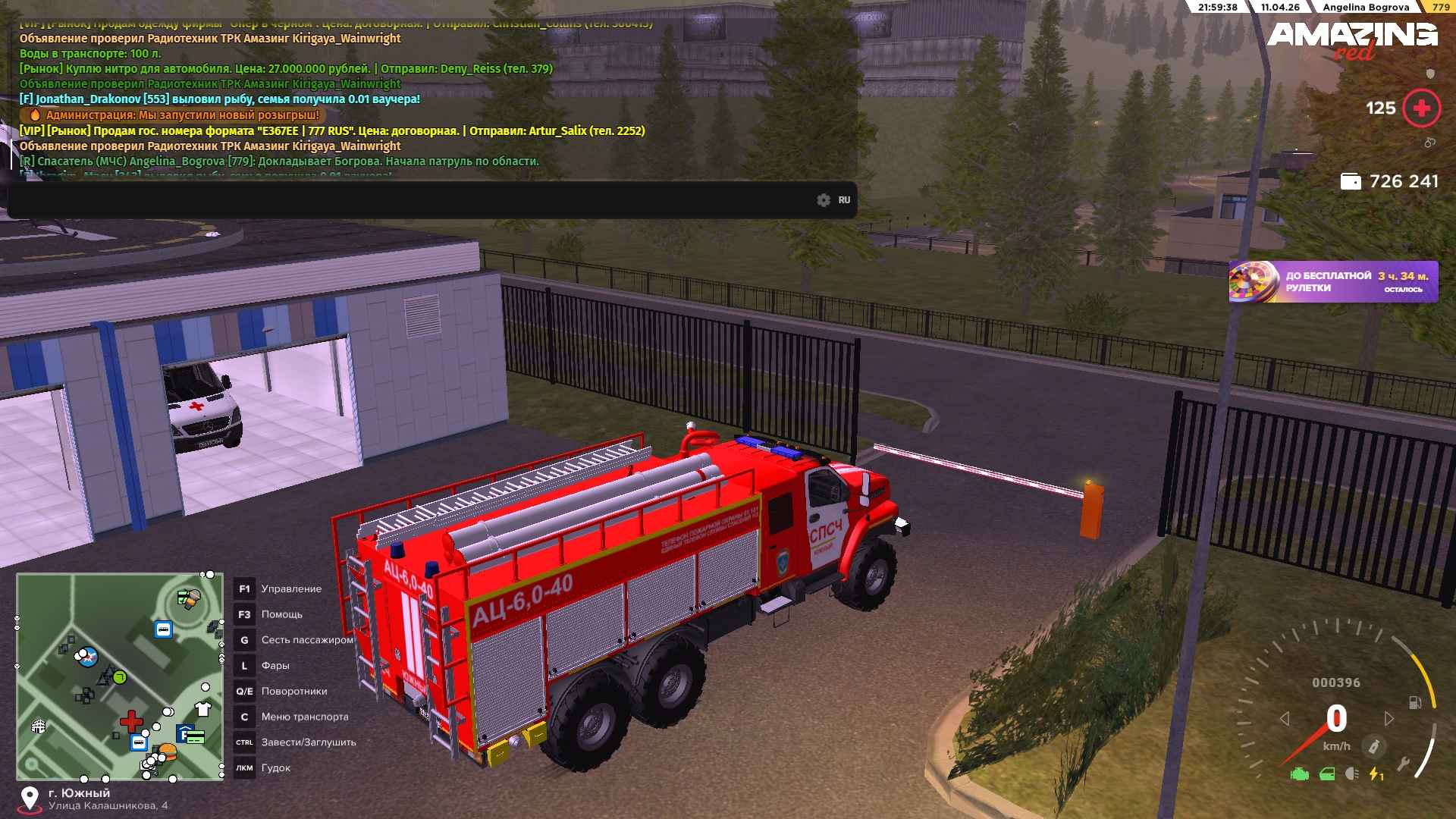This screenshot has height=819, width=1456.
Task: Select the green circle marker on minimap
Action: 120,677
